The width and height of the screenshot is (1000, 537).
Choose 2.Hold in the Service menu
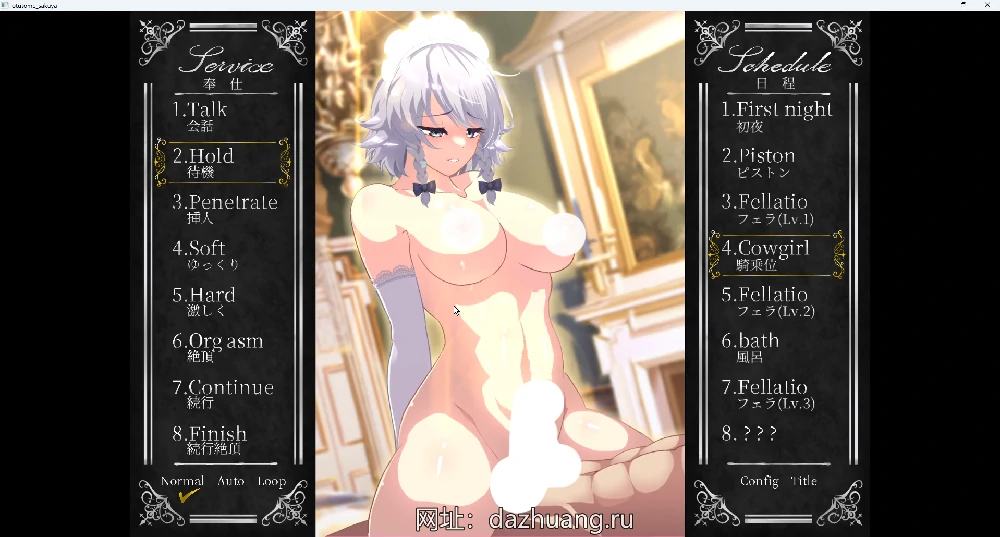(x=204, y=161)
